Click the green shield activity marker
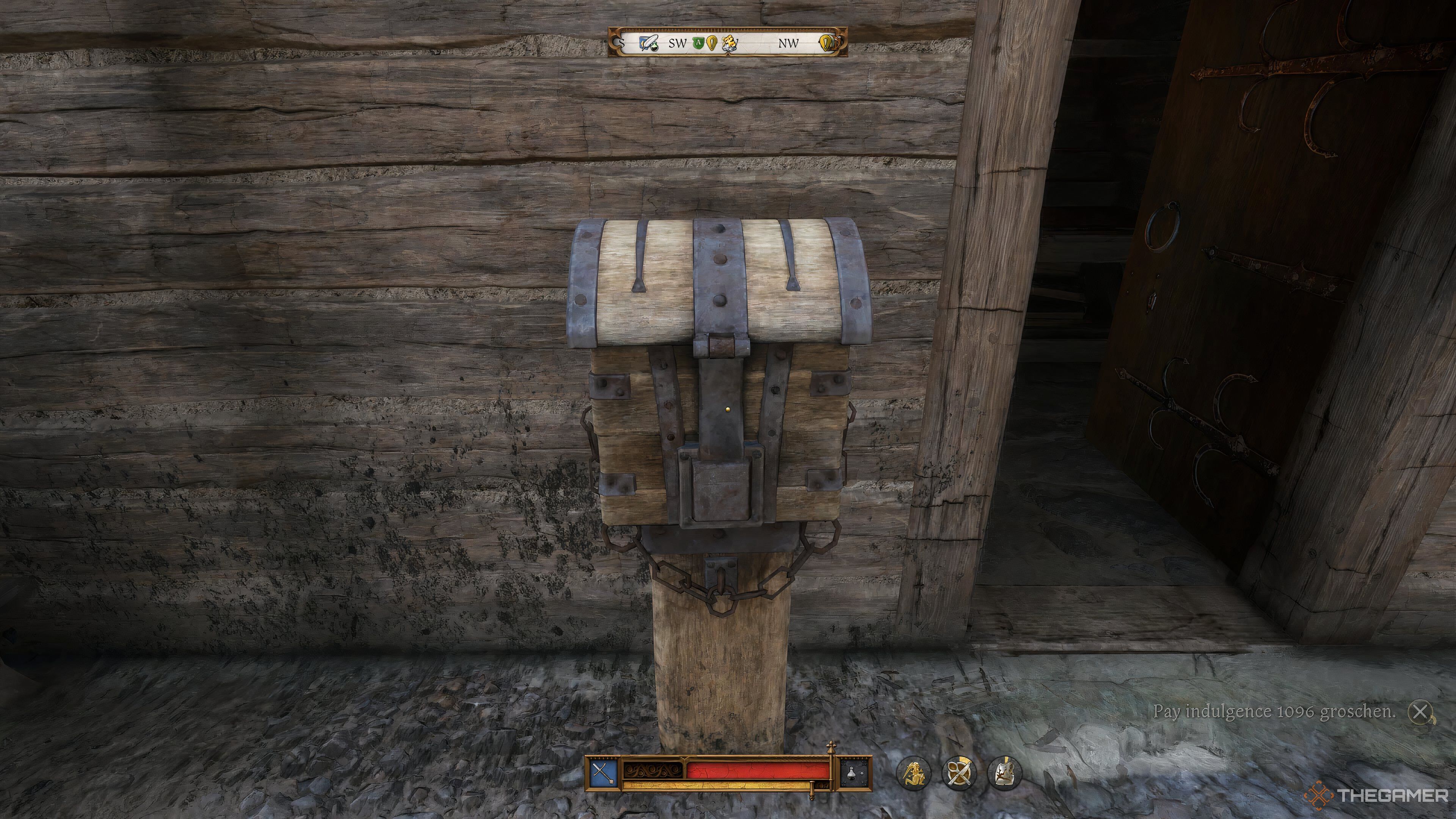Viewport: 1456px width, 819px height. tap(698, 44)
